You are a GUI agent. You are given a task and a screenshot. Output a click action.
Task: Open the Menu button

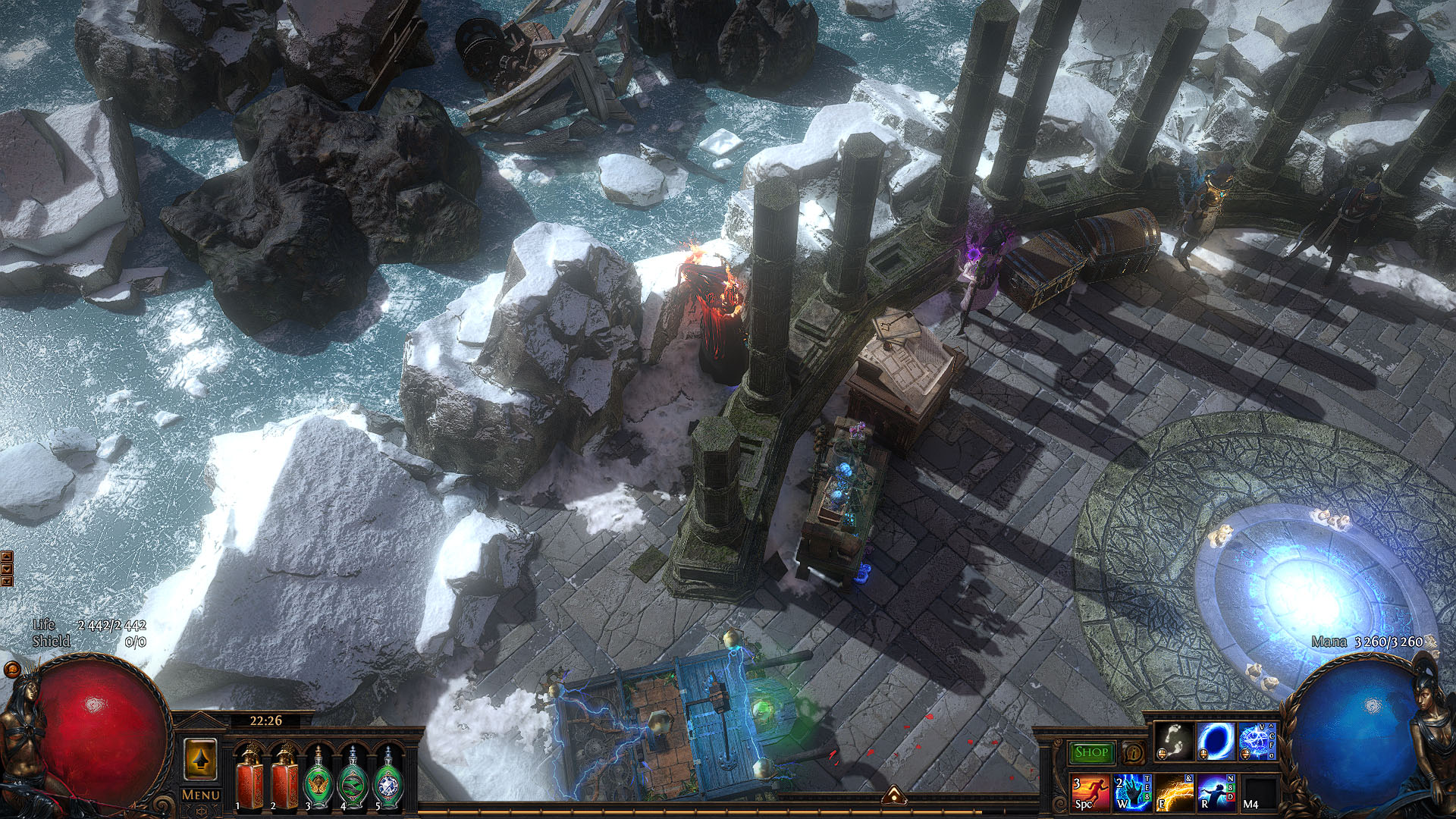(201, 795)
